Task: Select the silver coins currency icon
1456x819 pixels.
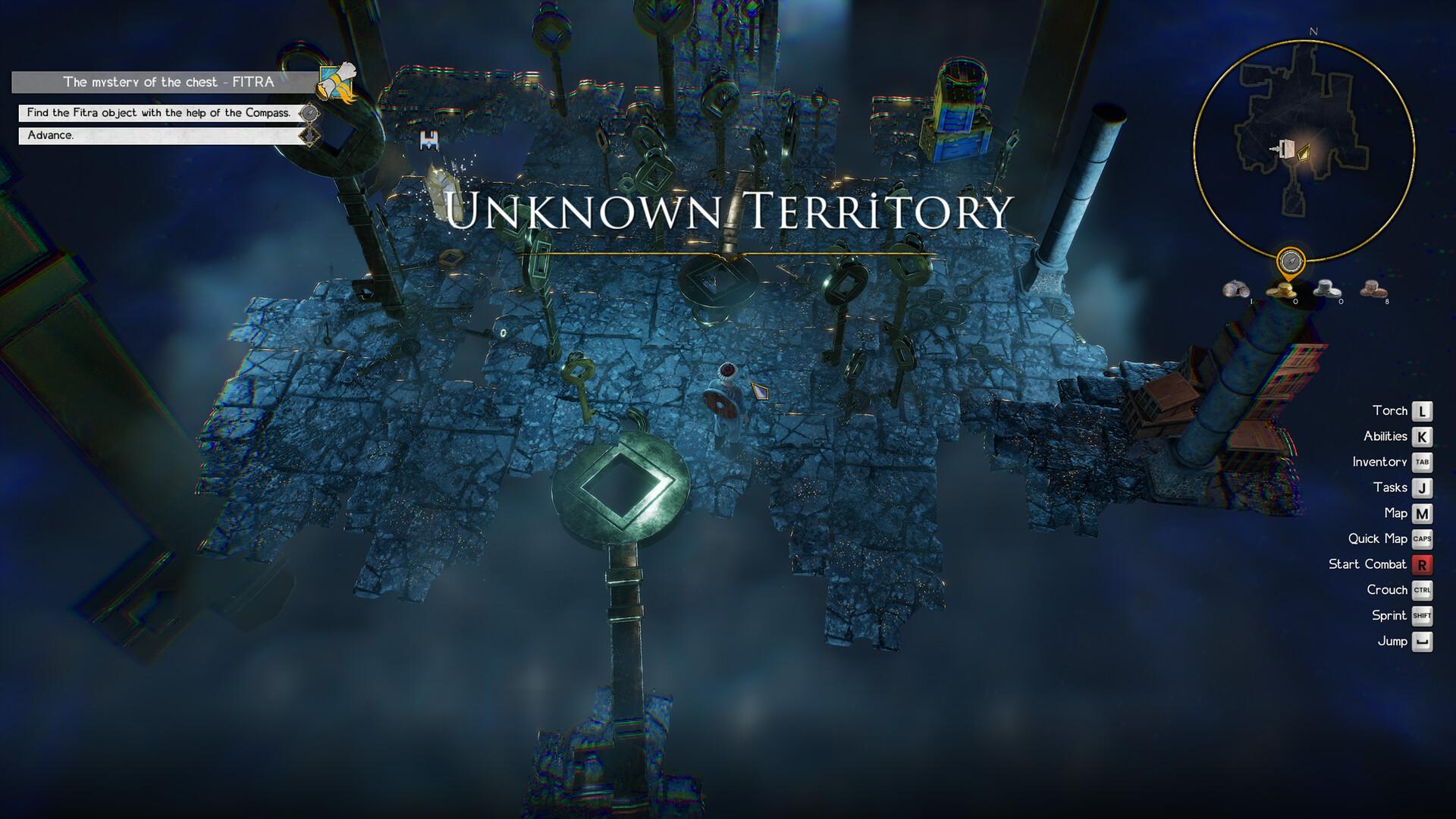Action: pos(1327,290)
